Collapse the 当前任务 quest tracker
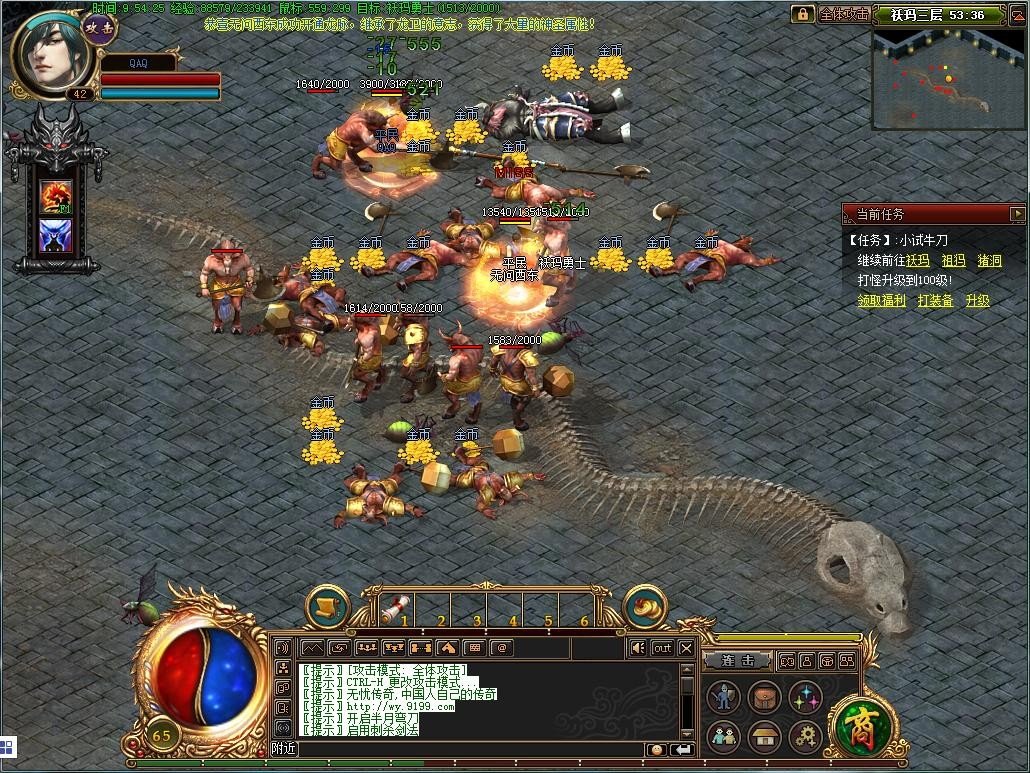The height and width of the screenshot is (773, 1030). pos(1017,214)
